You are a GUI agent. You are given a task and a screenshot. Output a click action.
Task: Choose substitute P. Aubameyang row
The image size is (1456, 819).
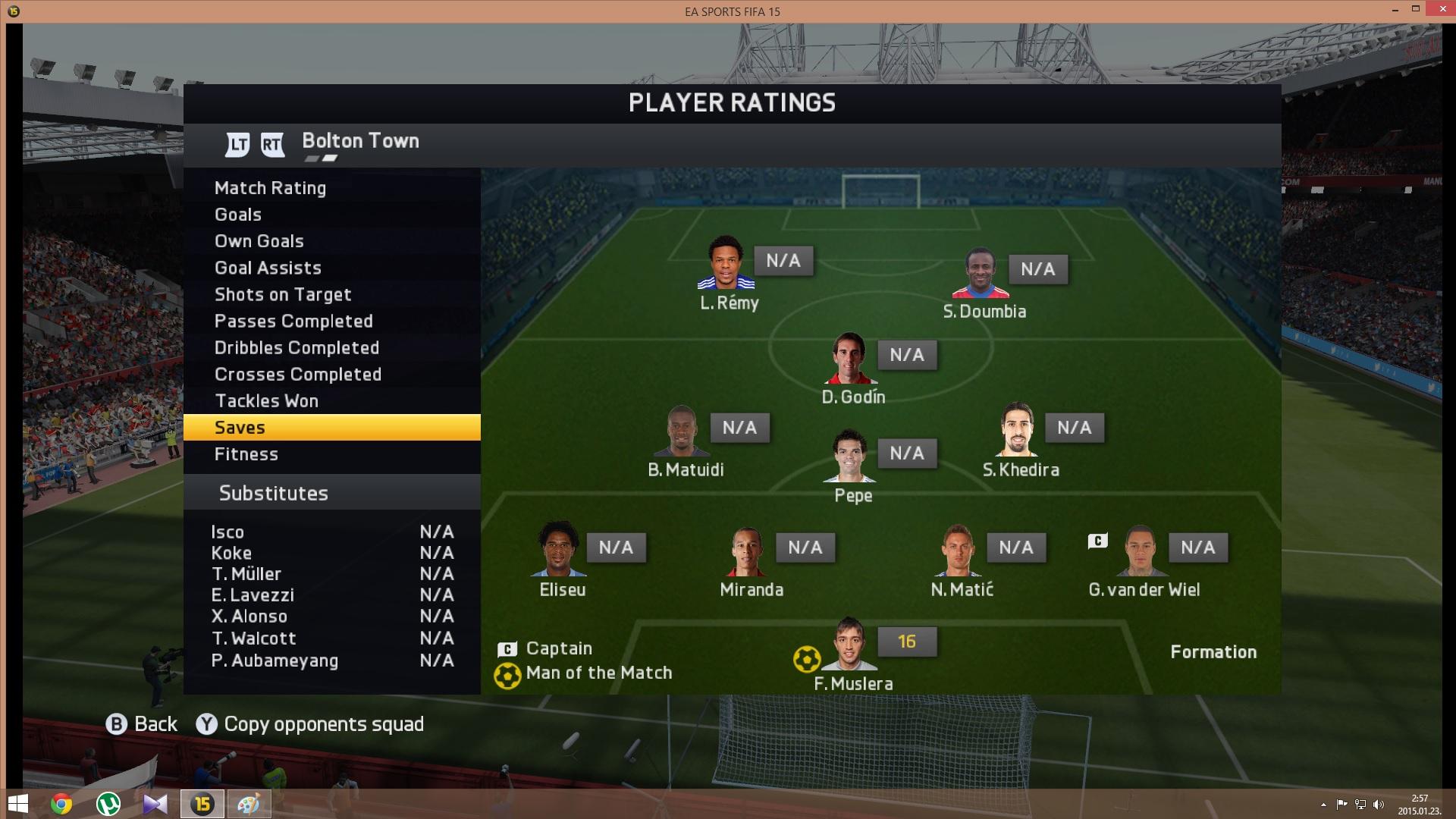point(275,661)
